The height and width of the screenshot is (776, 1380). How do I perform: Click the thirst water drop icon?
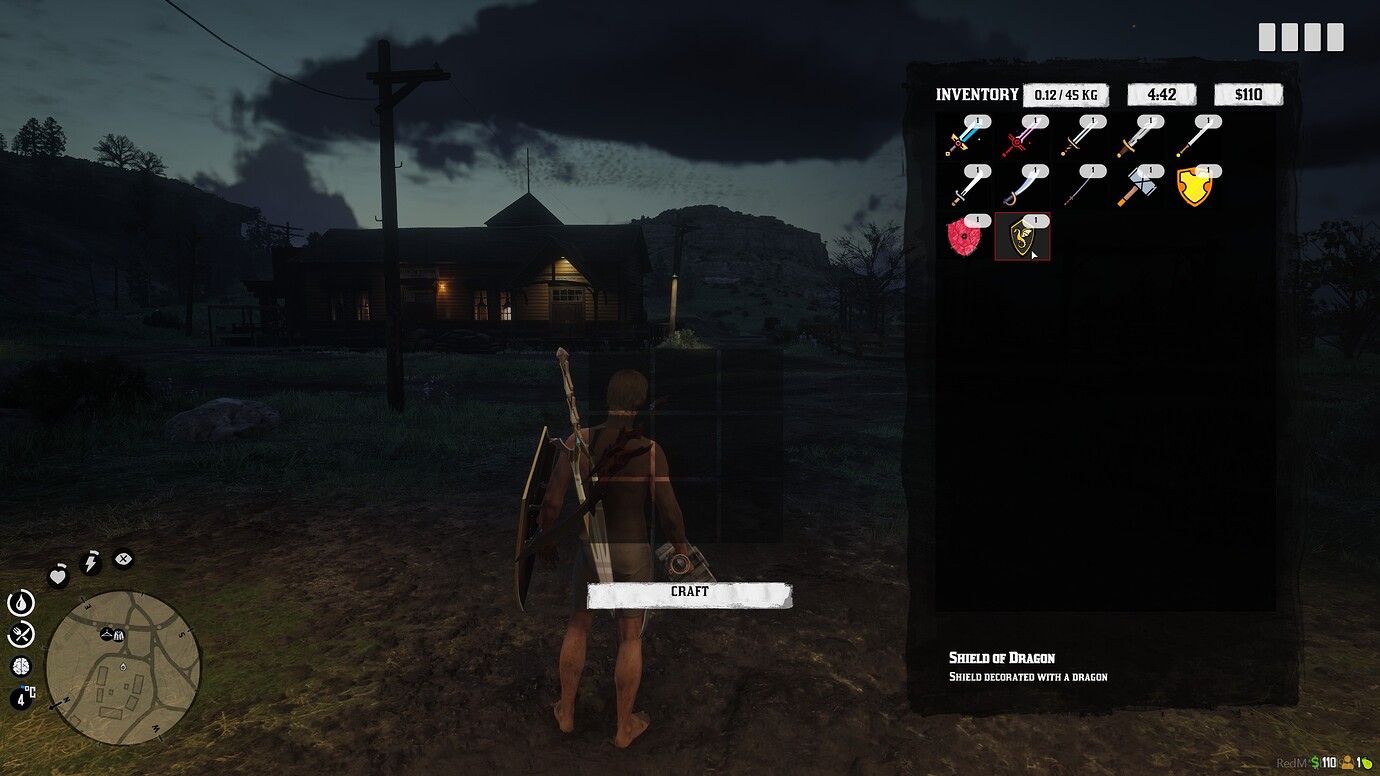coord(21,603)
